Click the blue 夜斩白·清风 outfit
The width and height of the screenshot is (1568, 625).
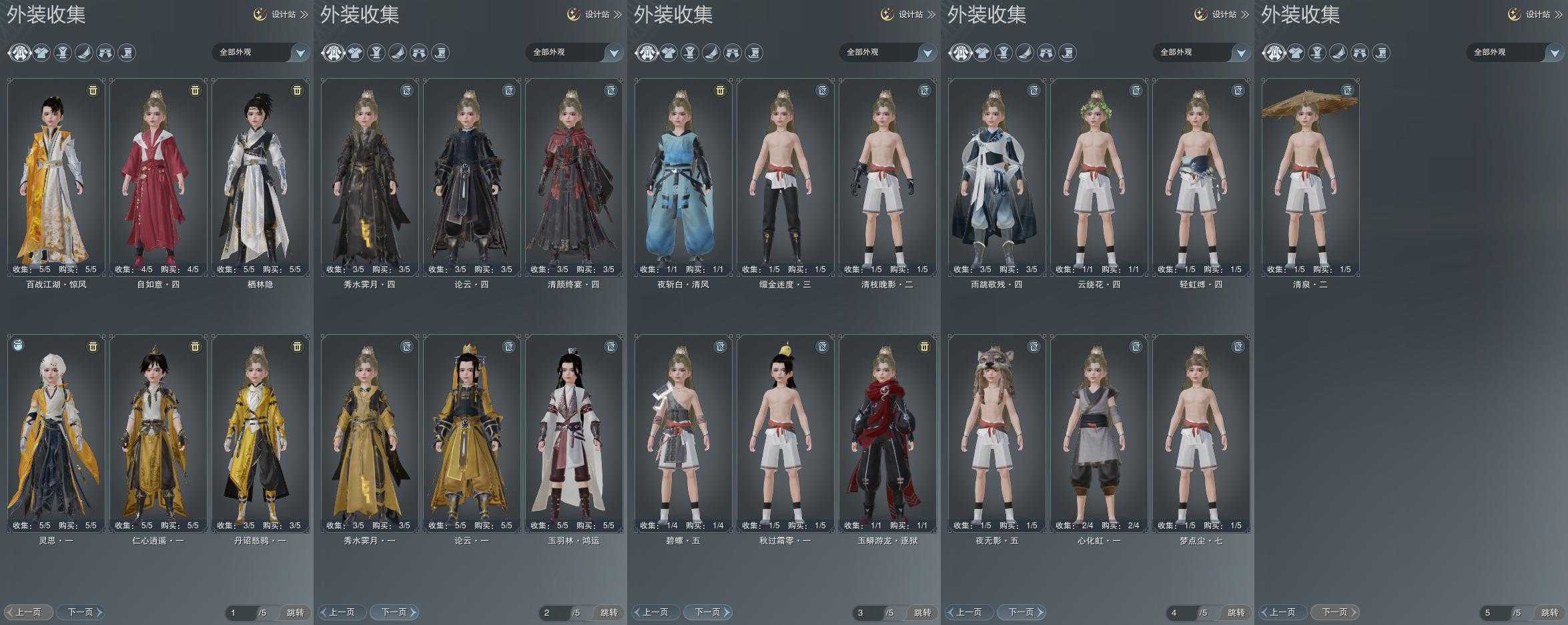[x=683, y=177]
